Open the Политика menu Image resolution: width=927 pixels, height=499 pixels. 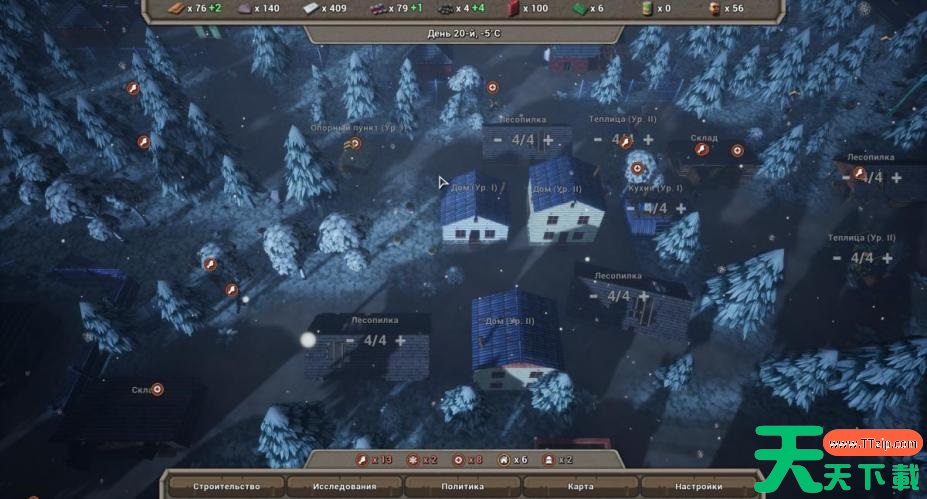pos(462,486)
